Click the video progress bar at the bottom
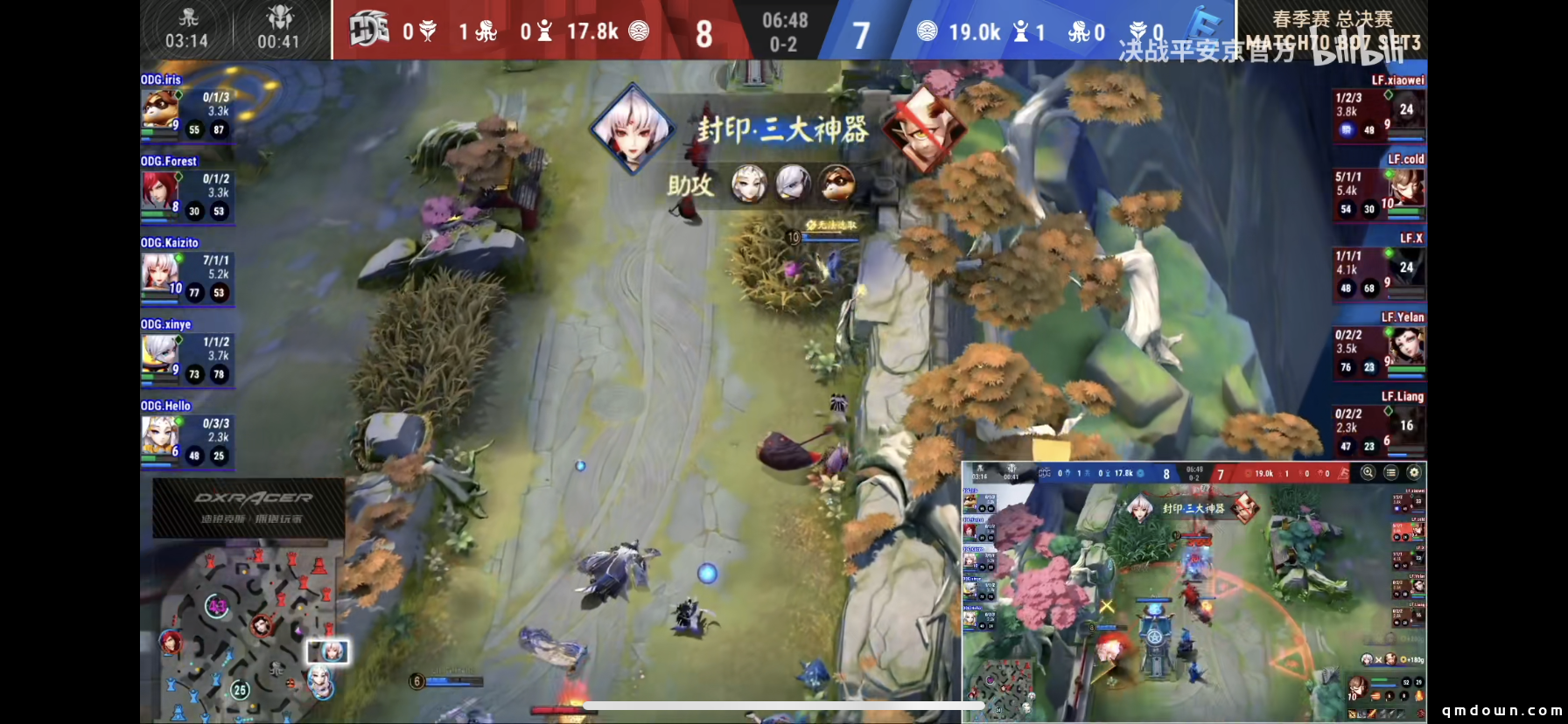This screenshot has width=1568, height=724. (x=783, y=706)
